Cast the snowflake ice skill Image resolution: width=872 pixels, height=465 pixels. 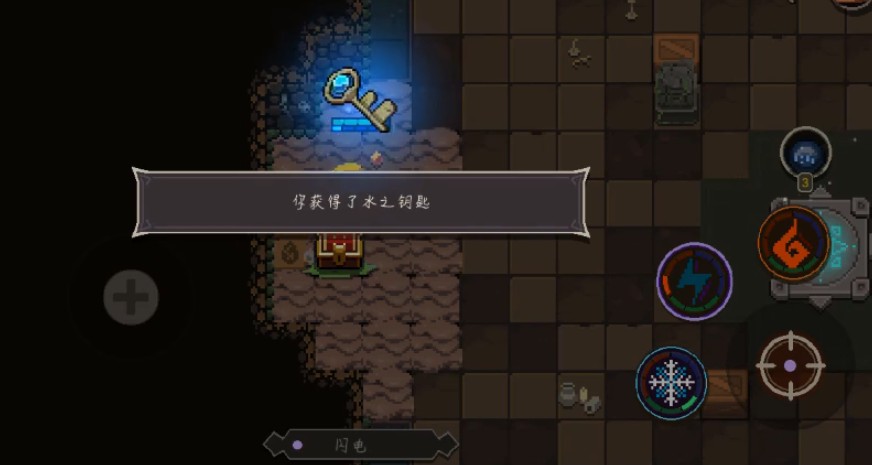(x=671, y=382)
